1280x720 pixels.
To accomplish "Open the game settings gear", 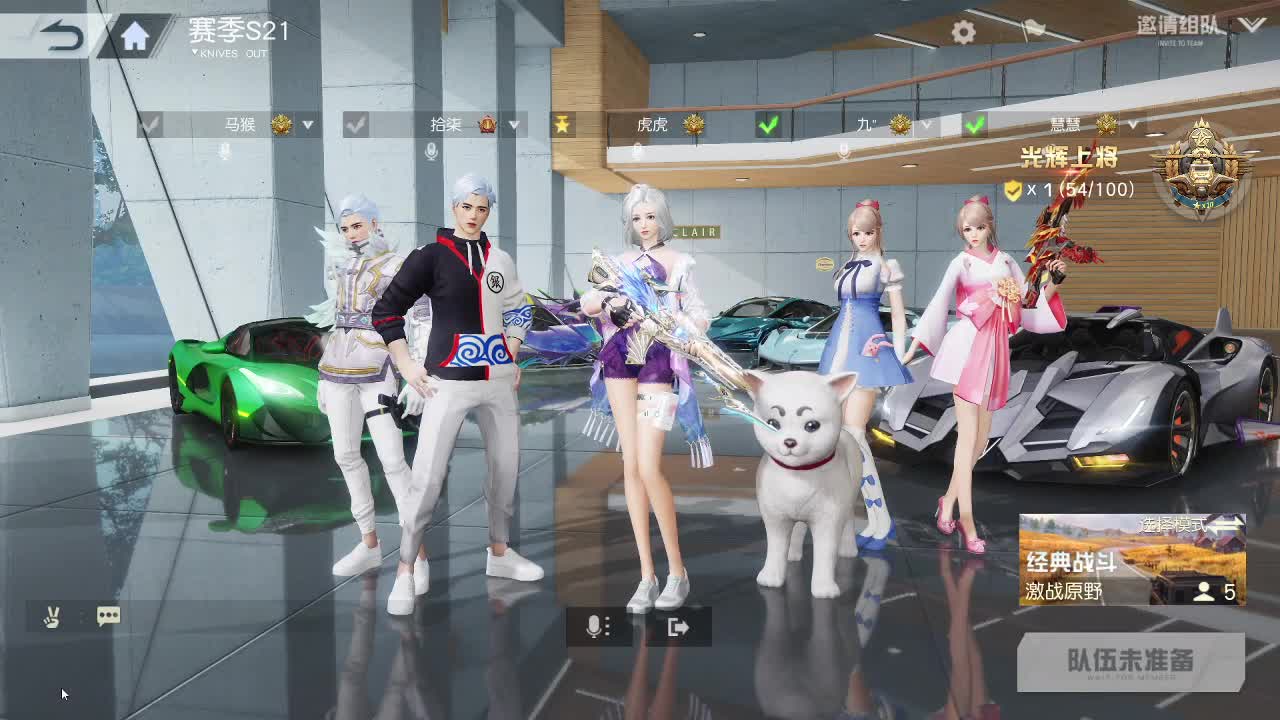I will (x=963, y=30).
